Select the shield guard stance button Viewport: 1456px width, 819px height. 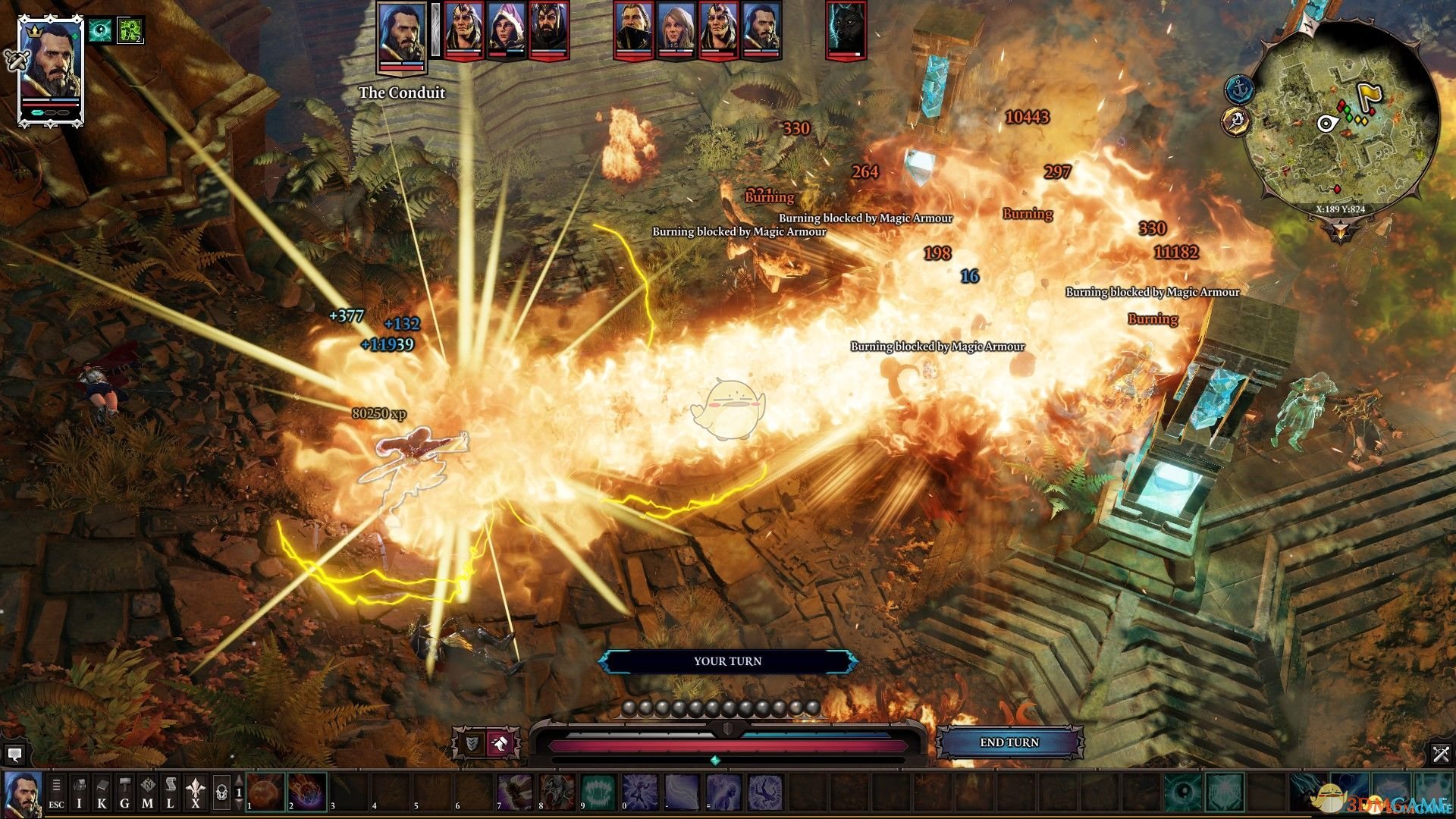pyautogui.click(x=472, y=744)
